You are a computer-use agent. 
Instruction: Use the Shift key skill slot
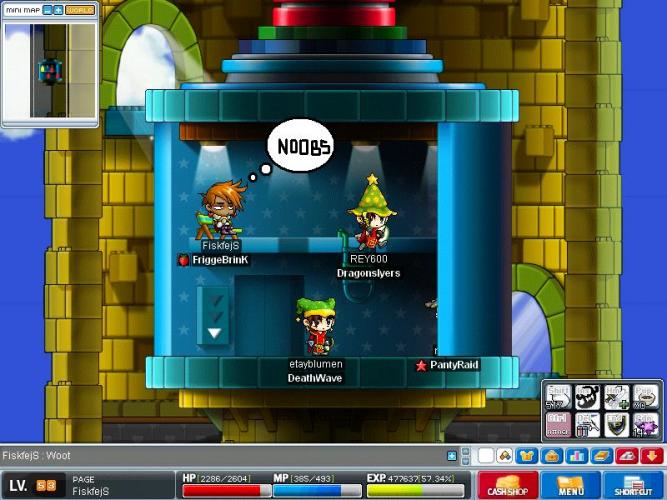(x=558, y=395)
